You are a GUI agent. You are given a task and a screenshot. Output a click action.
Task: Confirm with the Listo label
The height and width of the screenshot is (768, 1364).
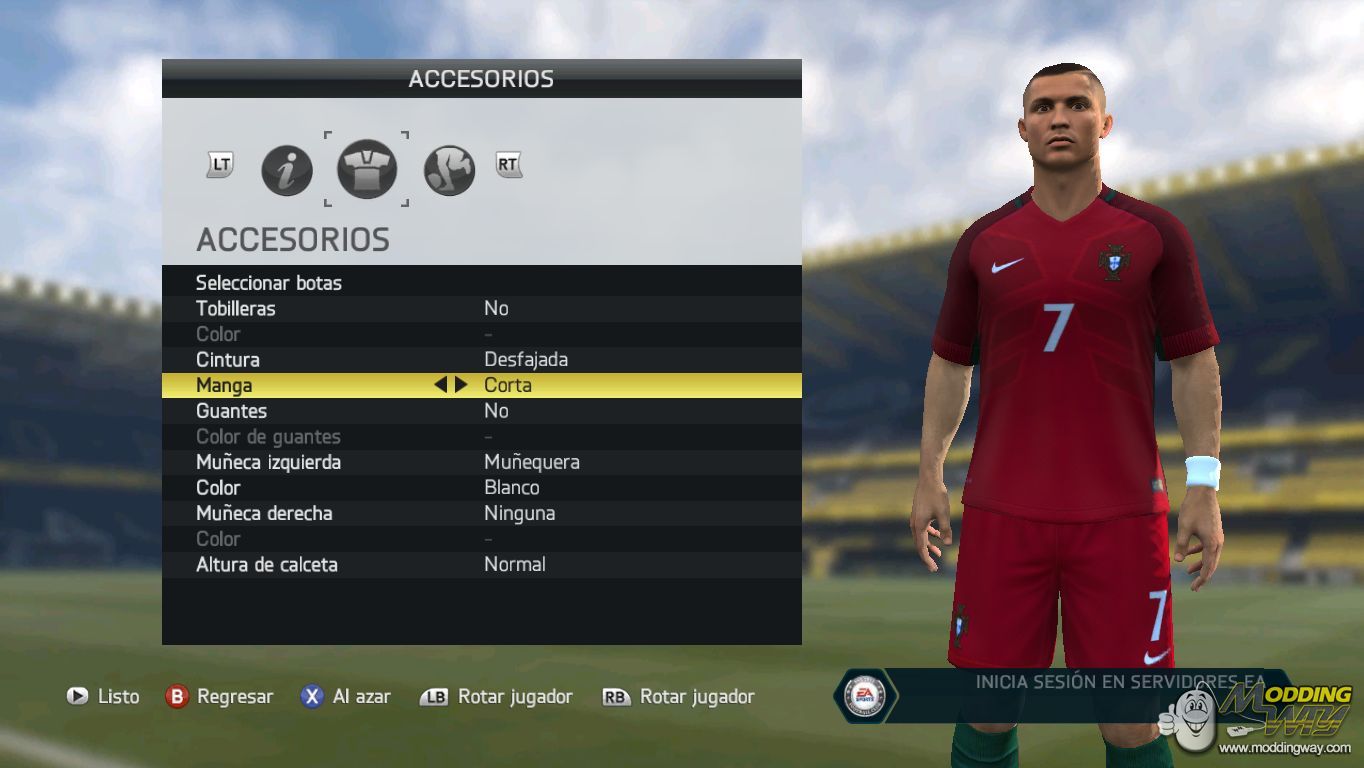pos(118,697)
